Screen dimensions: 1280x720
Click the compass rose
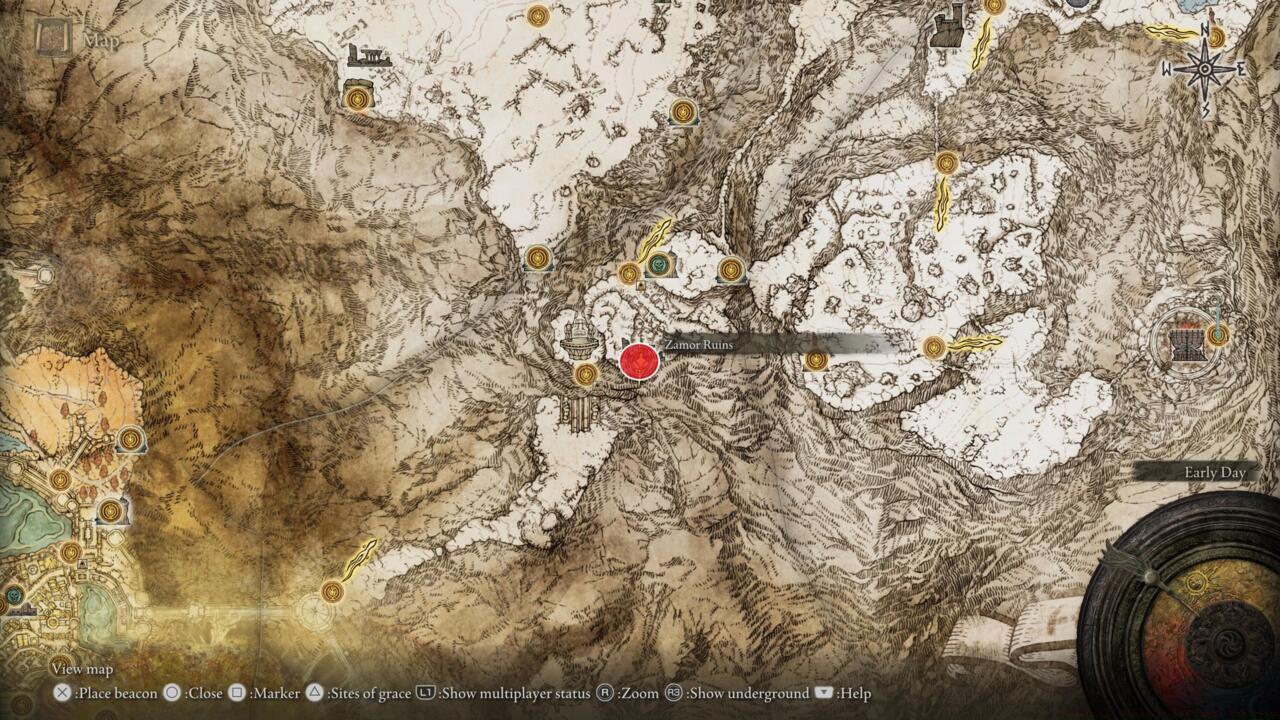pos(1206,69)
